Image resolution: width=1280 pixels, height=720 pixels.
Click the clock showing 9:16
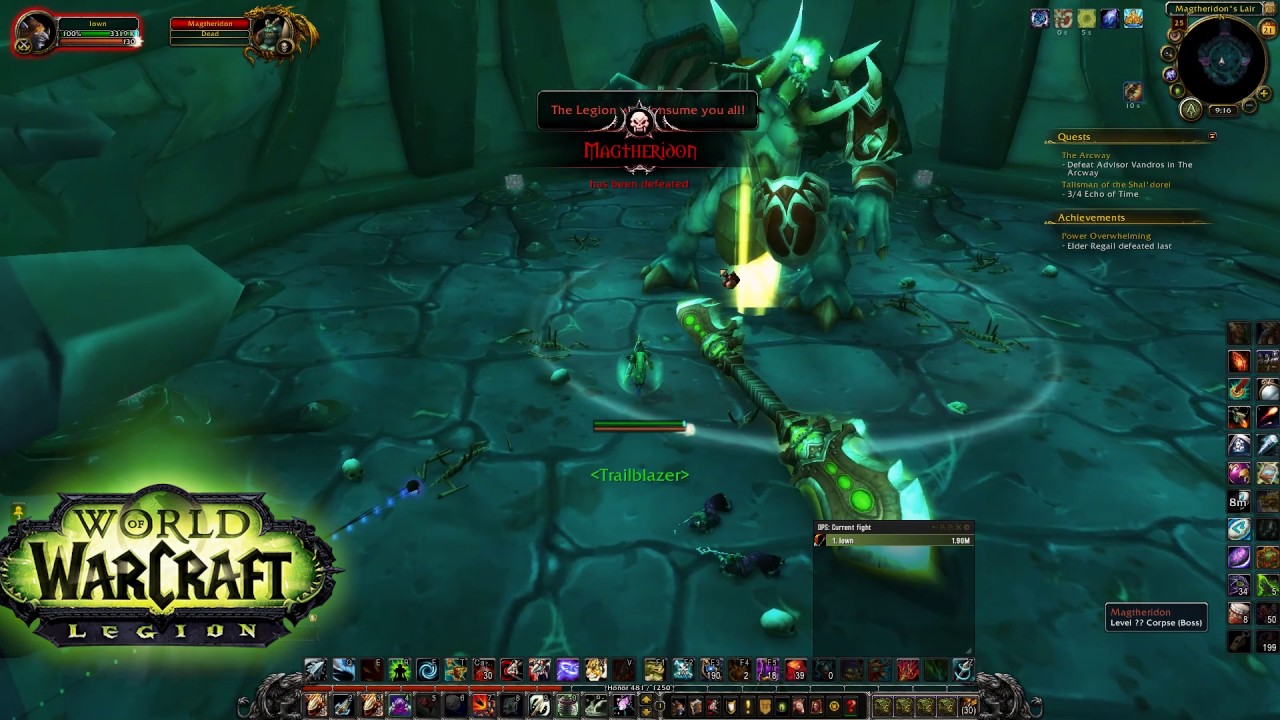tap(1222, 110)
